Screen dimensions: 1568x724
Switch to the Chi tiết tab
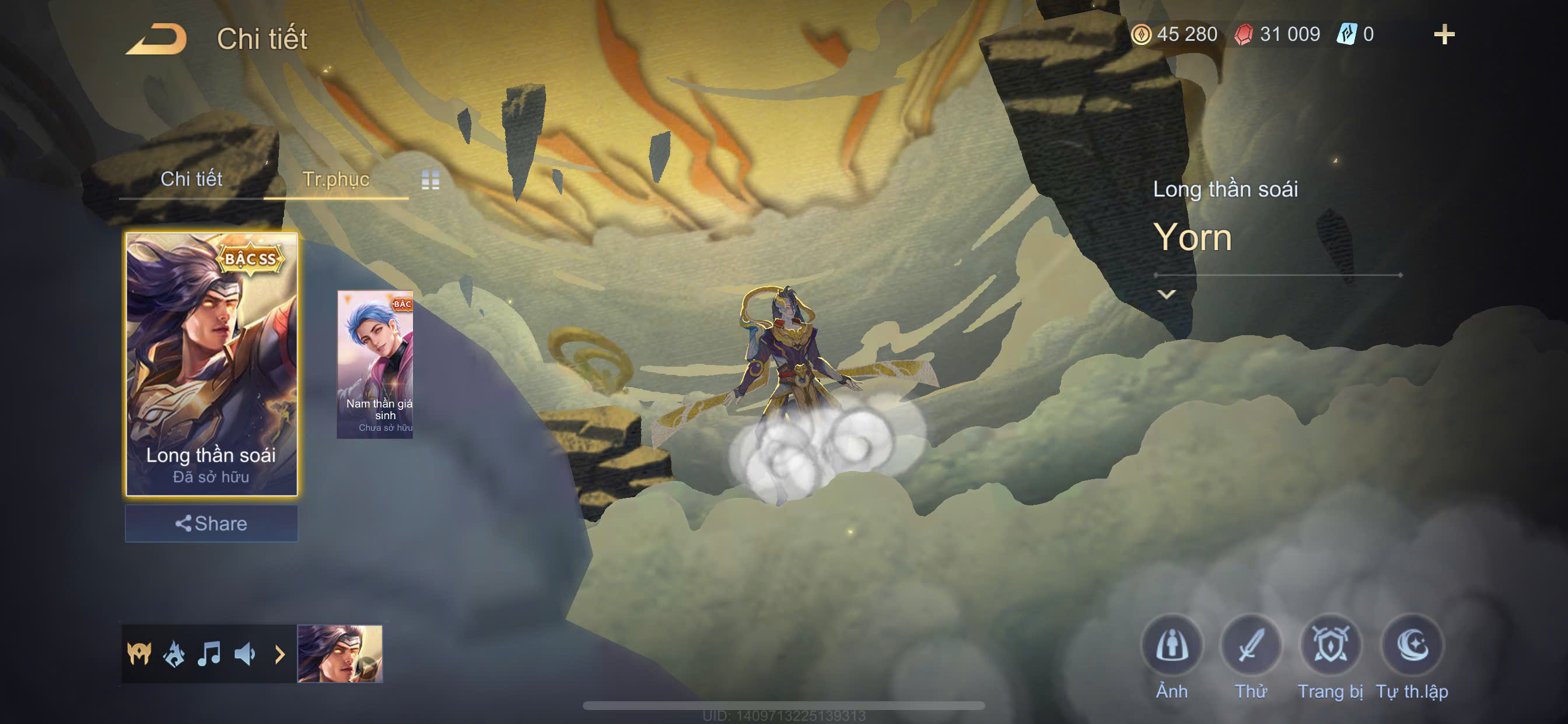(x=191, y=179)
